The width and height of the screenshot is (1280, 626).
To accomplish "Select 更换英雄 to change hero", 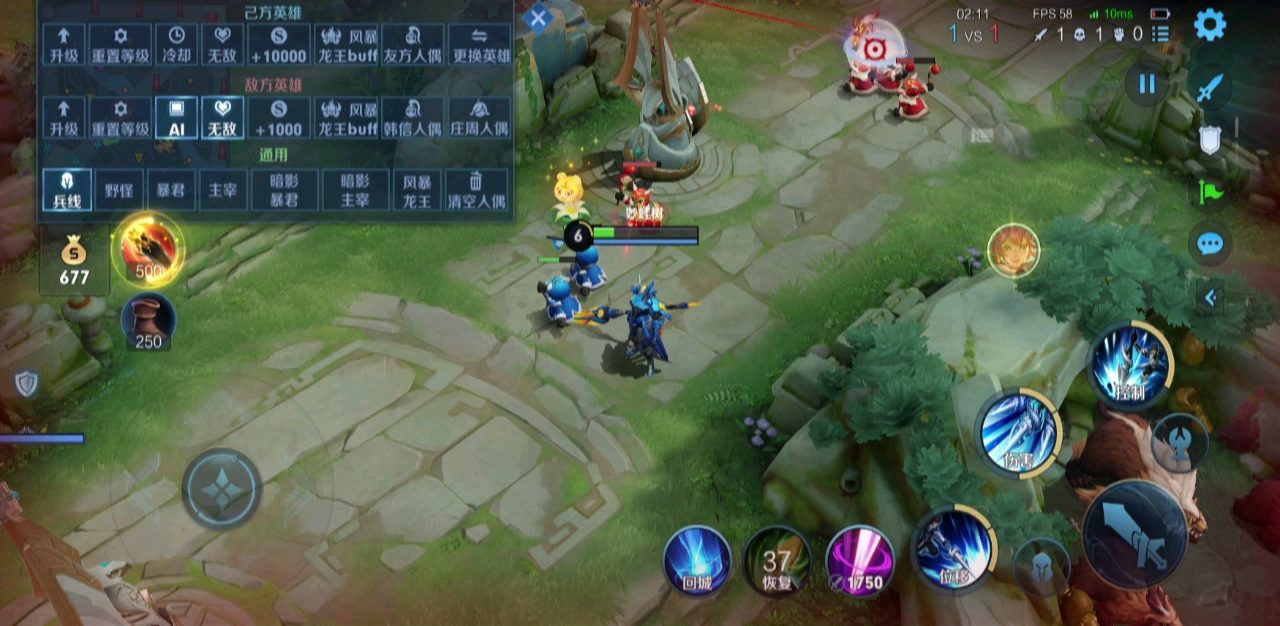I will pyautogui.click(x=480, y=45).
